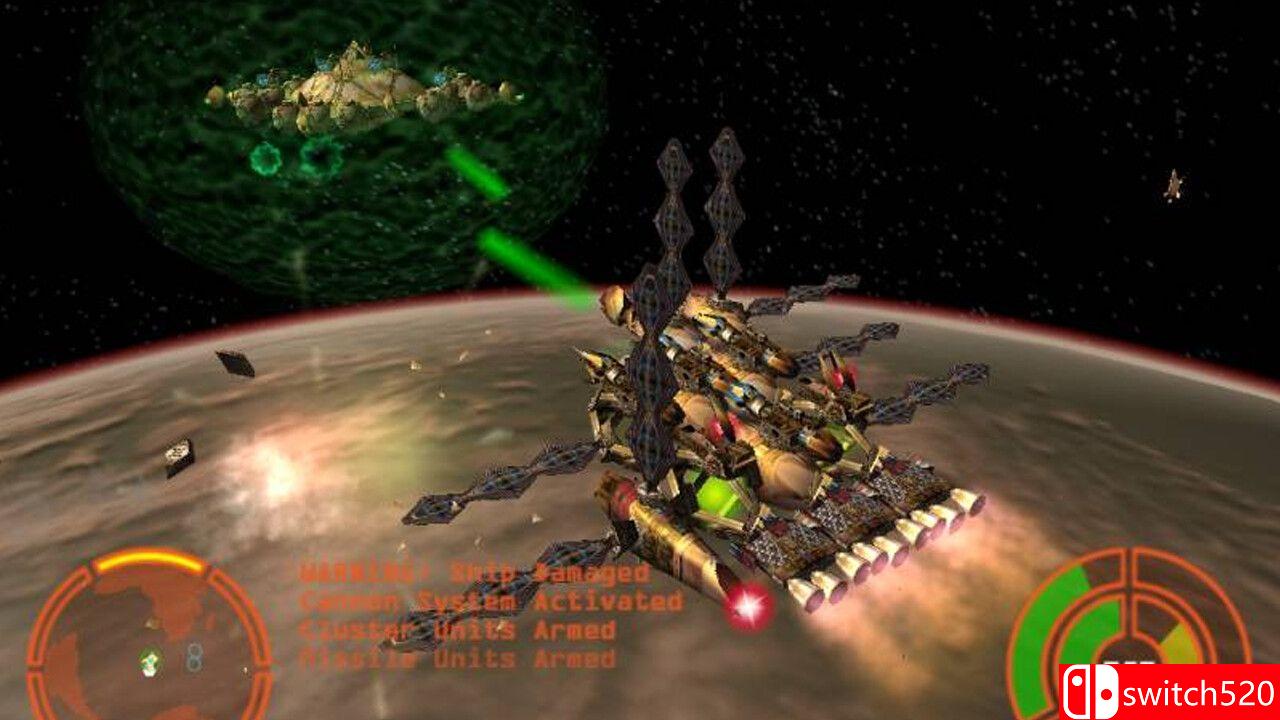Click the number 8 indicator on radar
1280x720 pixels.
click(x=196, y=658)
